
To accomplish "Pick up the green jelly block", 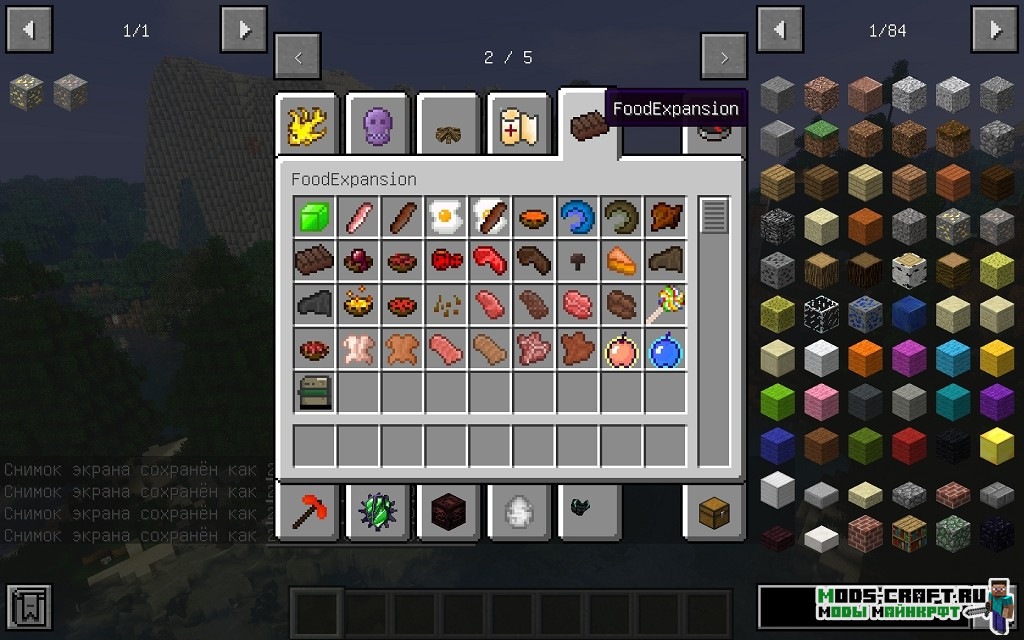I will point(313,217).
